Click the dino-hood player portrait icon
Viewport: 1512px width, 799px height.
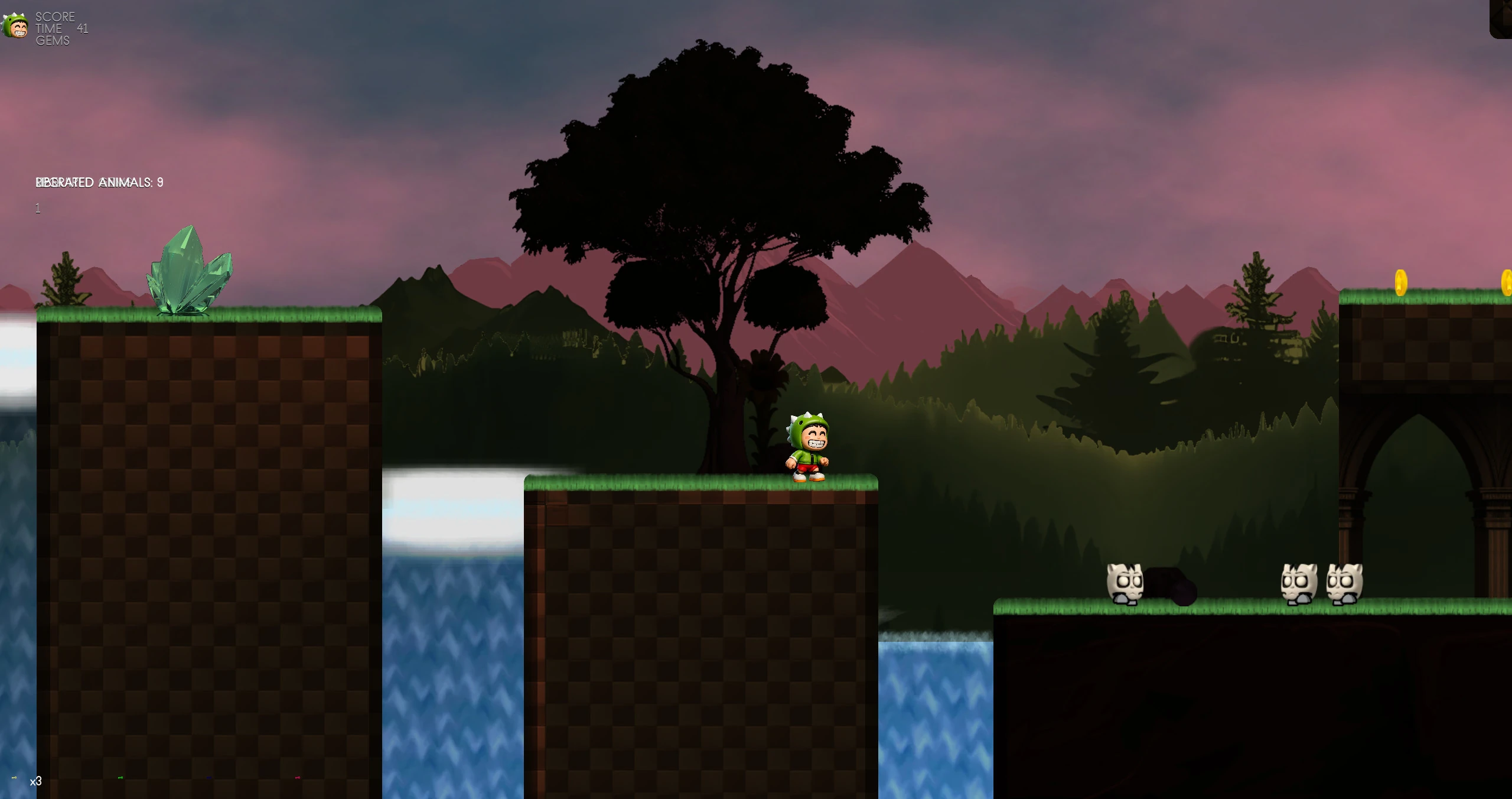click(15, 27)
